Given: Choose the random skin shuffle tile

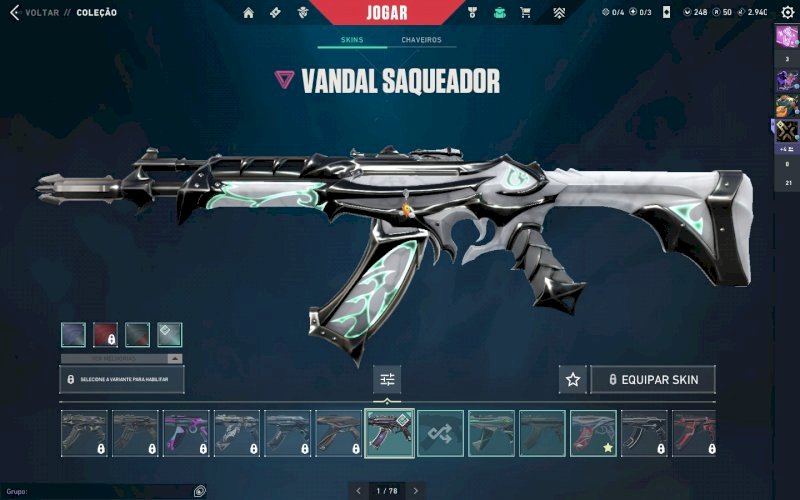Looking at the screenshot, I should coord(440,433).
